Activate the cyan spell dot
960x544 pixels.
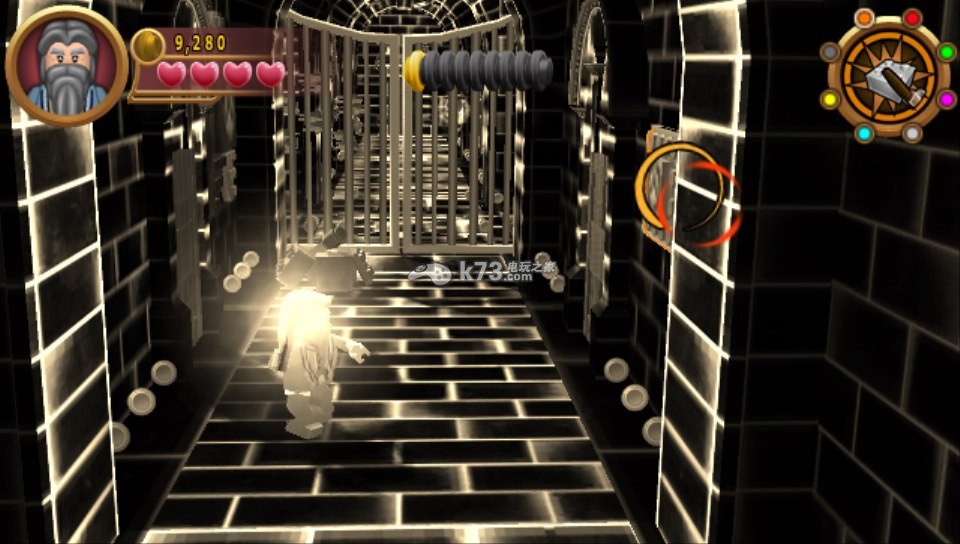click(x=864, y=133)
